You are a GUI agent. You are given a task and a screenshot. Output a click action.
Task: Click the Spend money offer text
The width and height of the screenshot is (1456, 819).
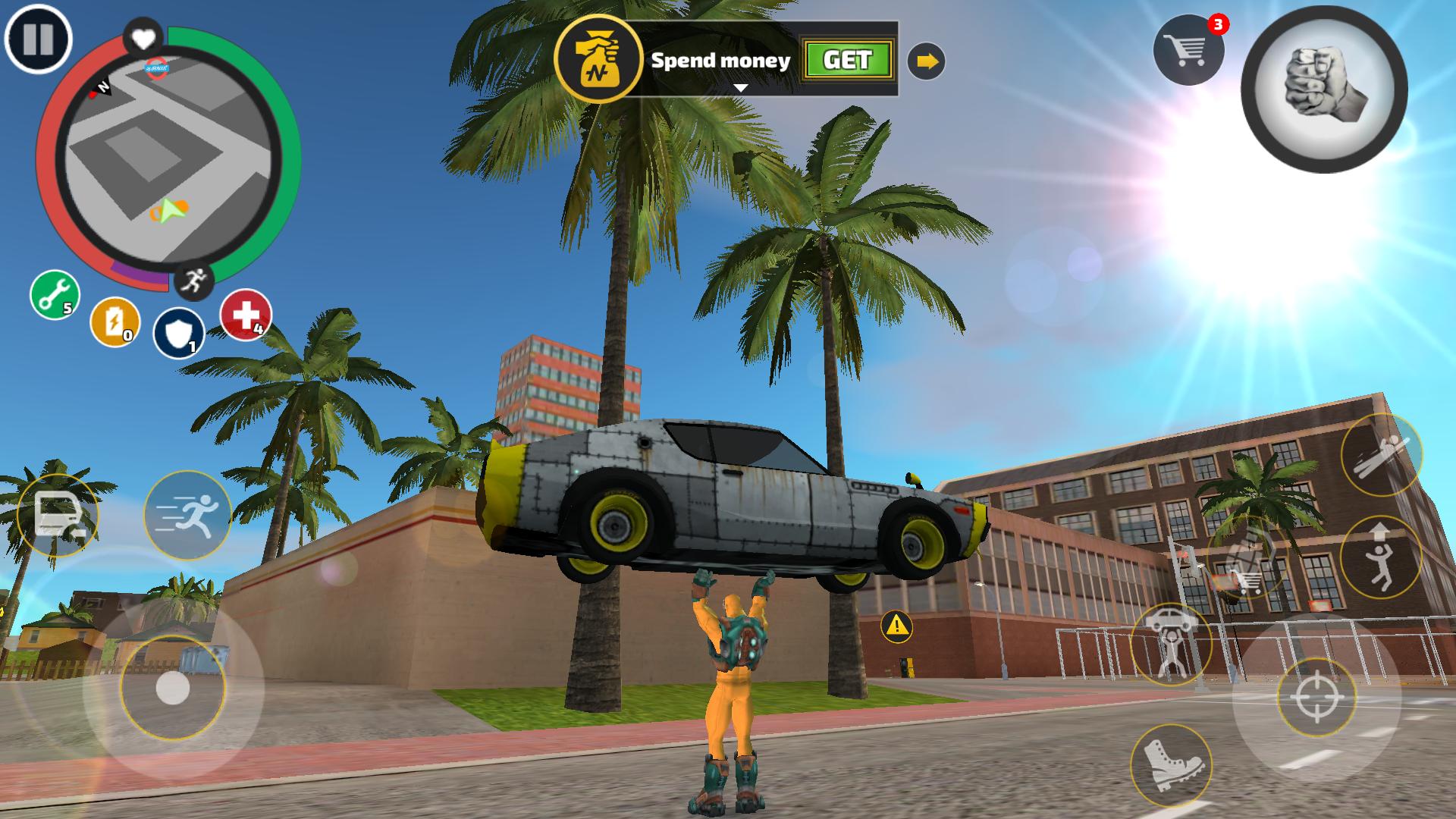[720, 62]
